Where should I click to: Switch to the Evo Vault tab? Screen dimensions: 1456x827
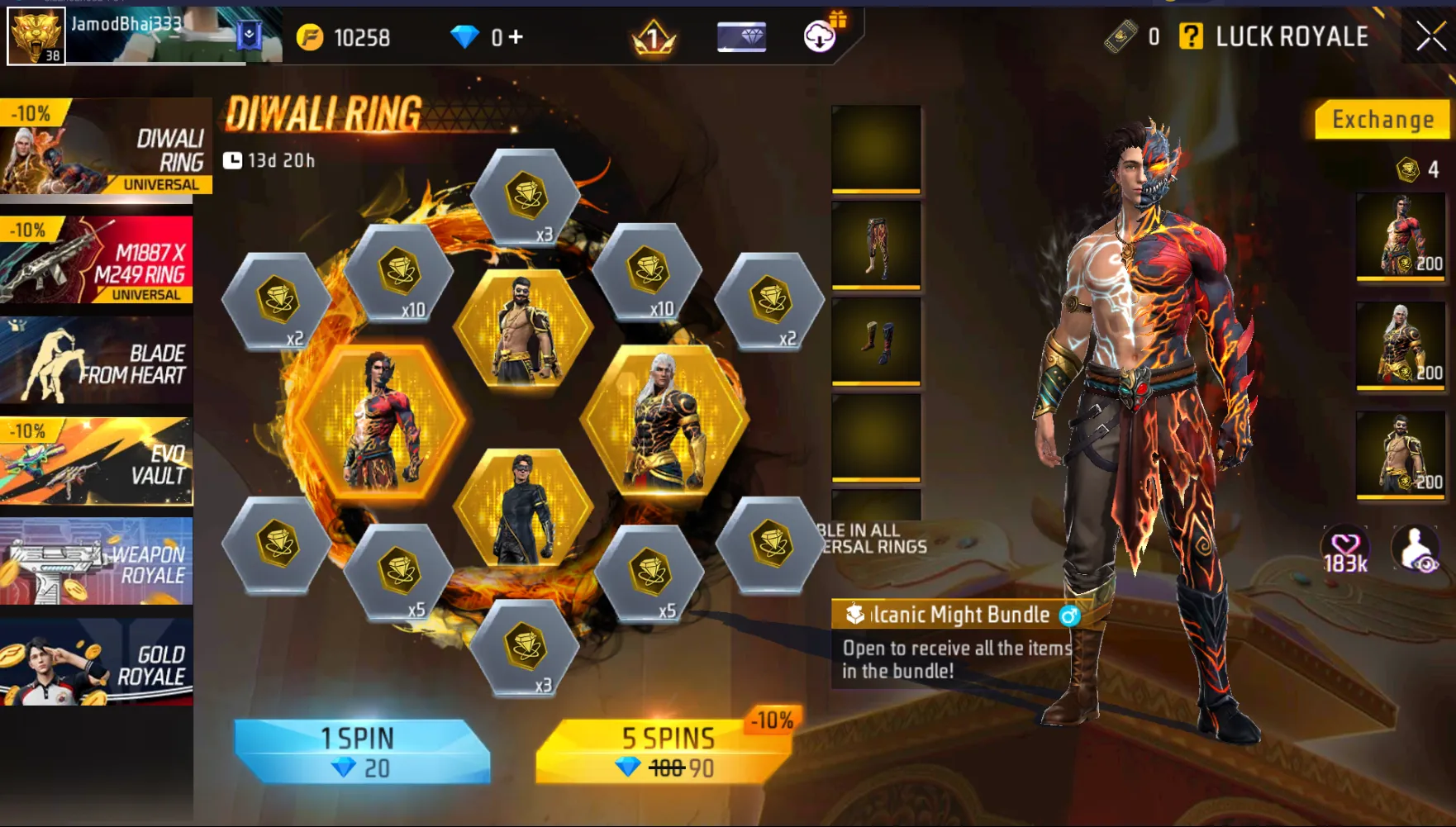[x=97, y=463]
